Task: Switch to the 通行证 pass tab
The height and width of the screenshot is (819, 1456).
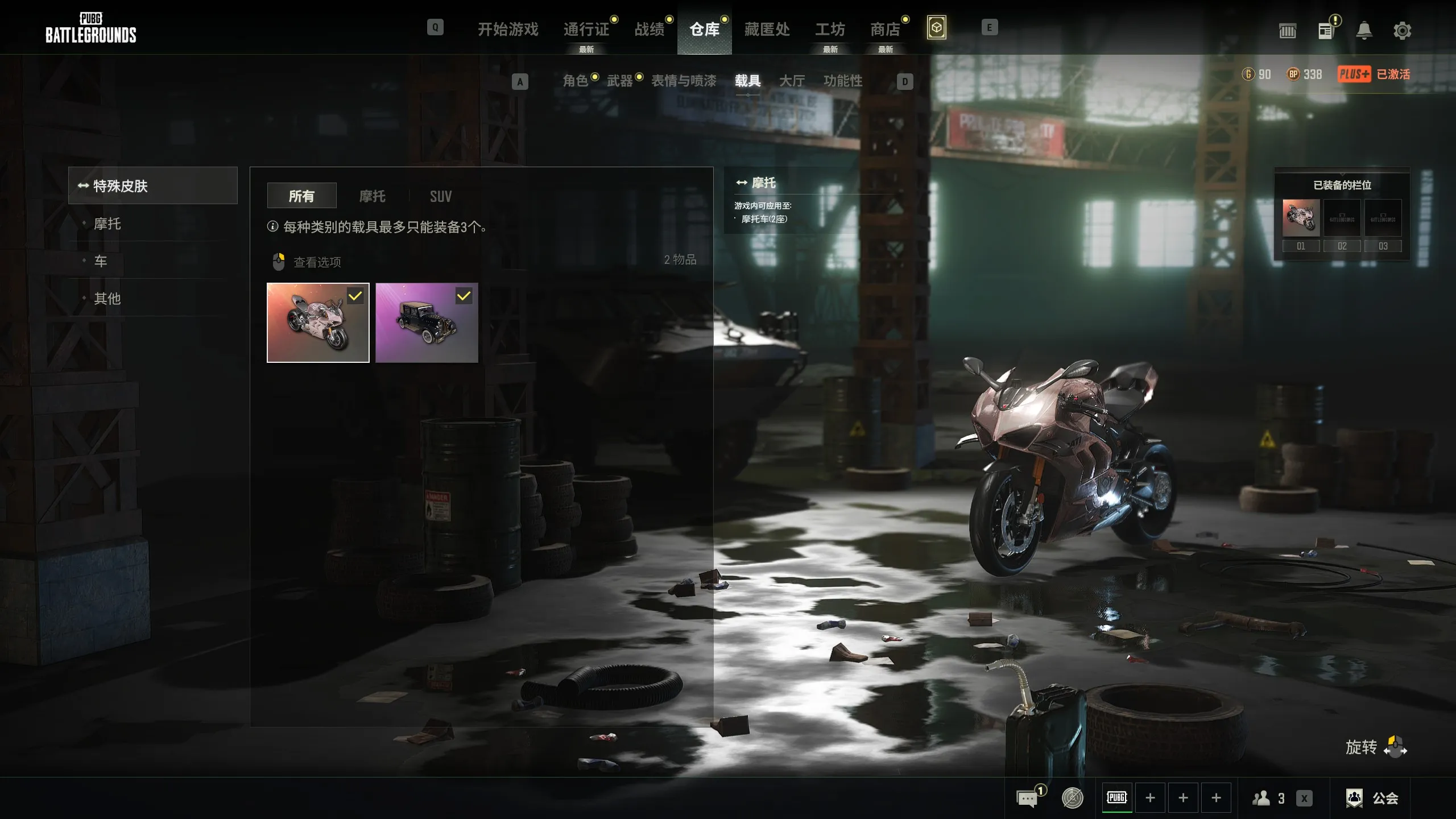Action: 586,29
